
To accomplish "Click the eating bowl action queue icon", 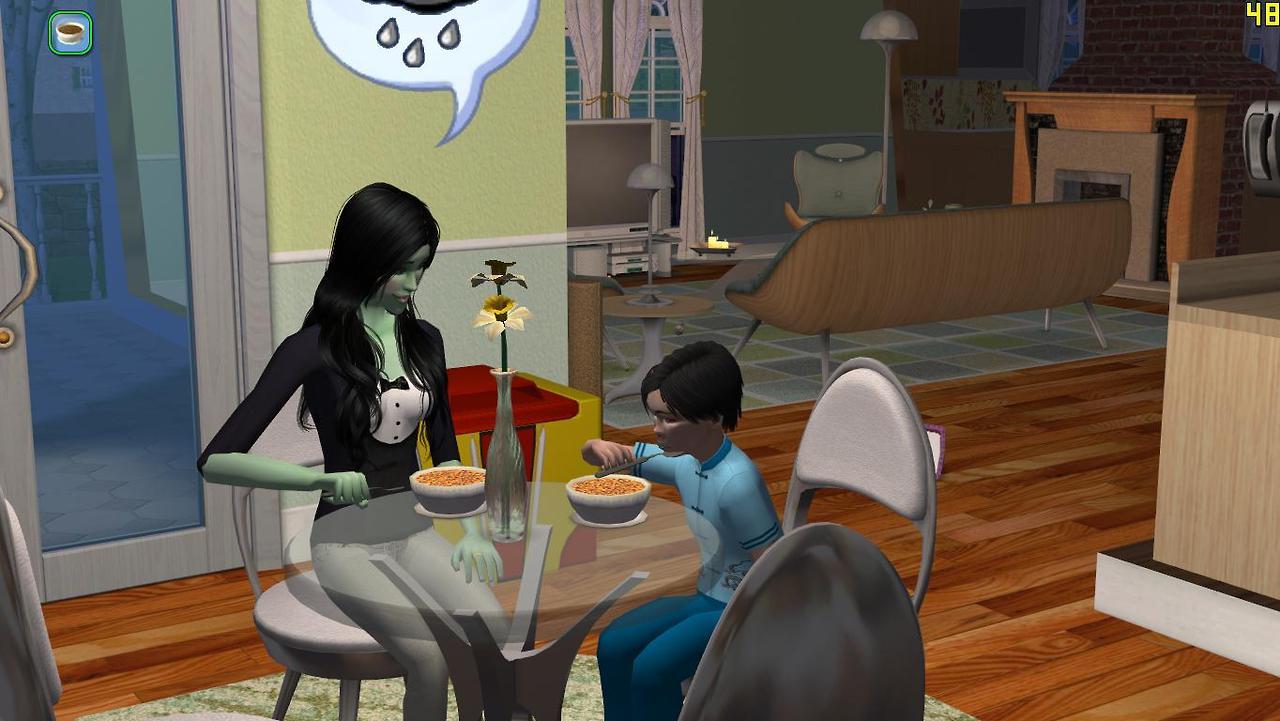I will [x=70, y=33].
